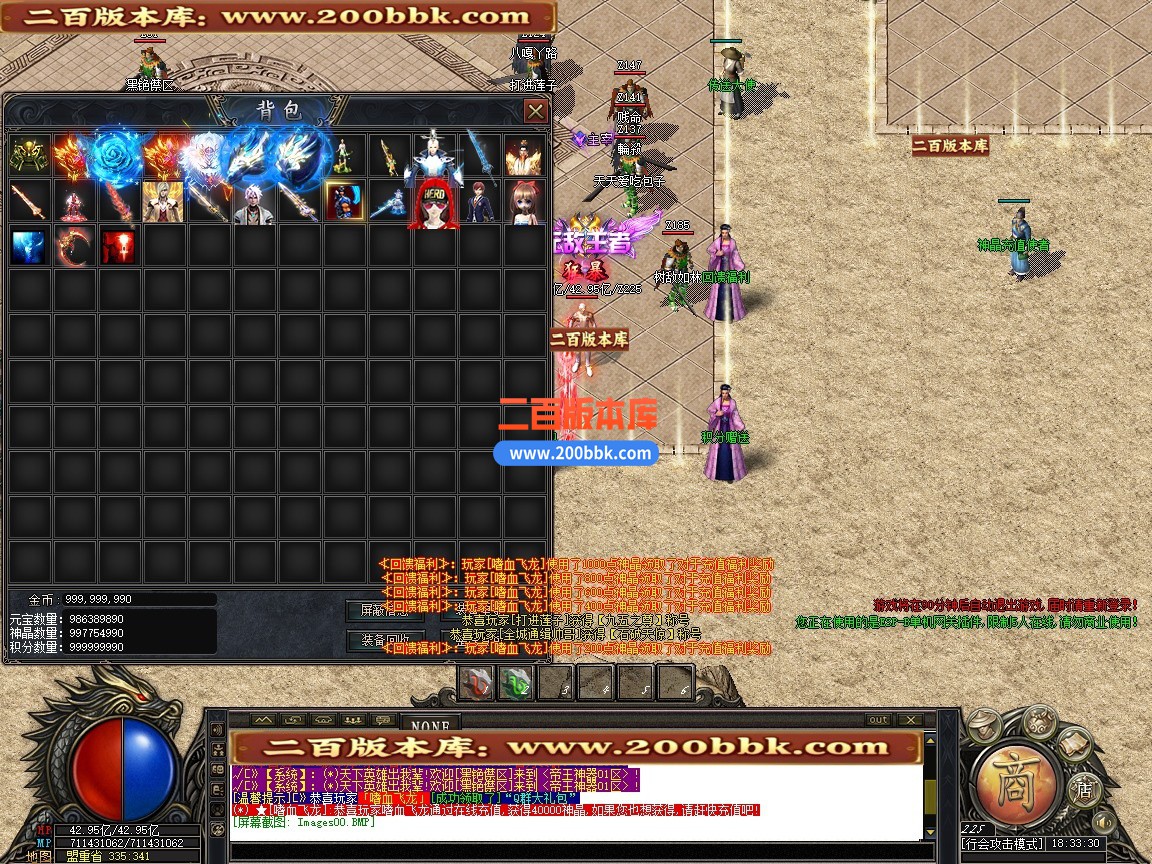
Task: Close the 背包 backpack window
Action: 536,110
